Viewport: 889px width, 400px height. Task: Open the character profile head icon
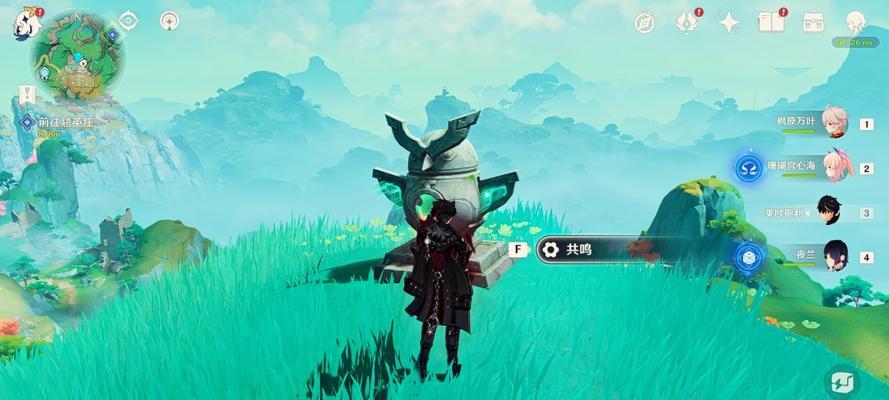[856, 22]
